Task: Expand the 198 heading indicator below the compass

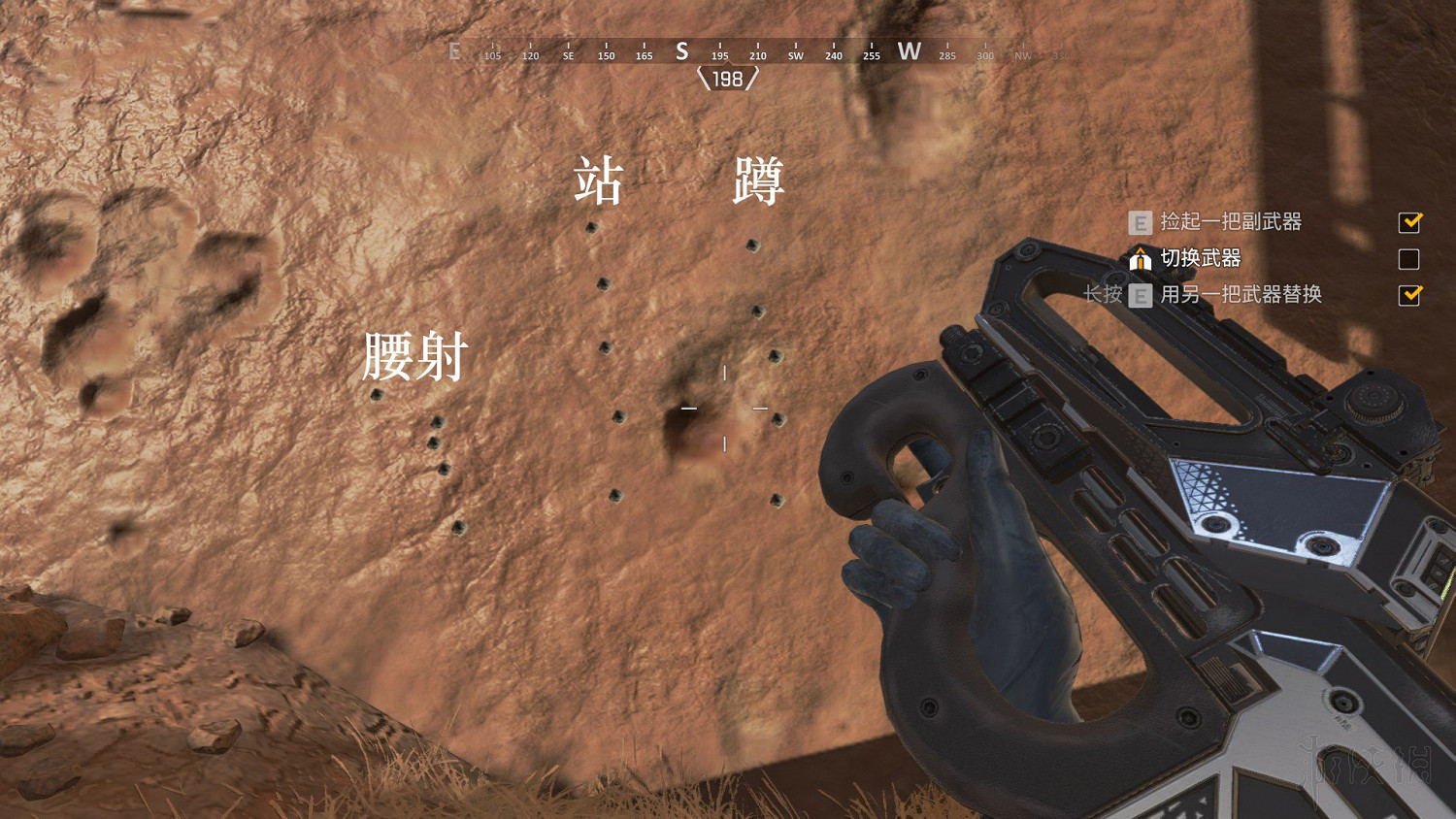Action: [x=726, y=79]
